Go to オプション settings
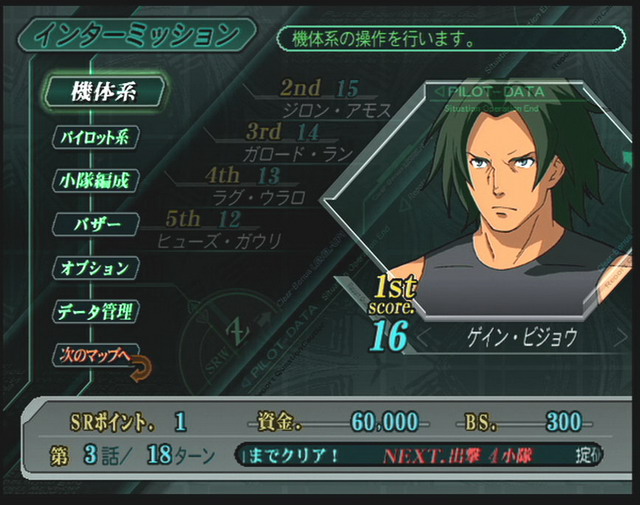The width and height of the screenshot is (640, 505). click(96, 268)
